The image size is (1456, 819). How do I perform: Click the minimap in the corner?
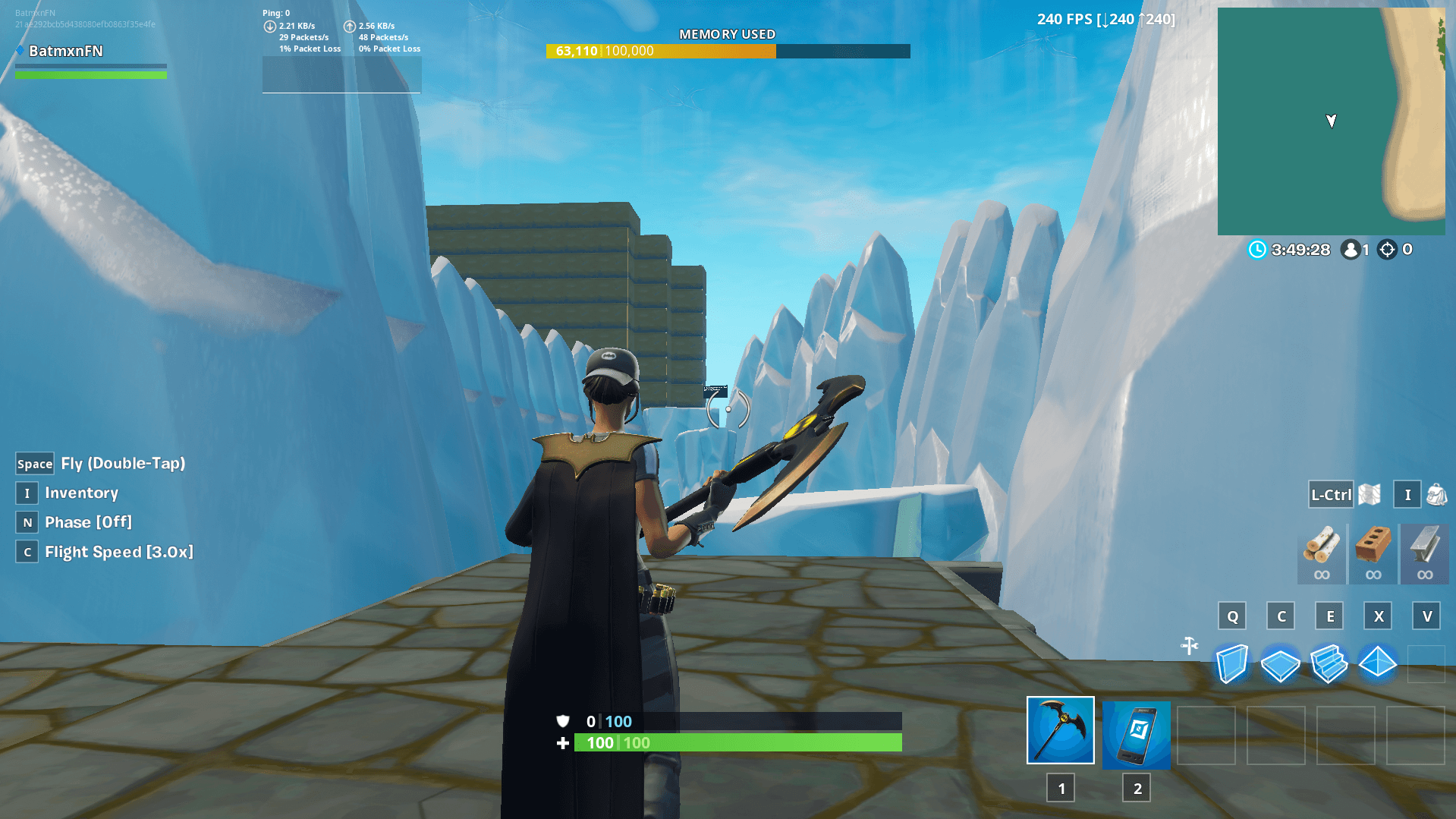click(x=1332, y=121)
